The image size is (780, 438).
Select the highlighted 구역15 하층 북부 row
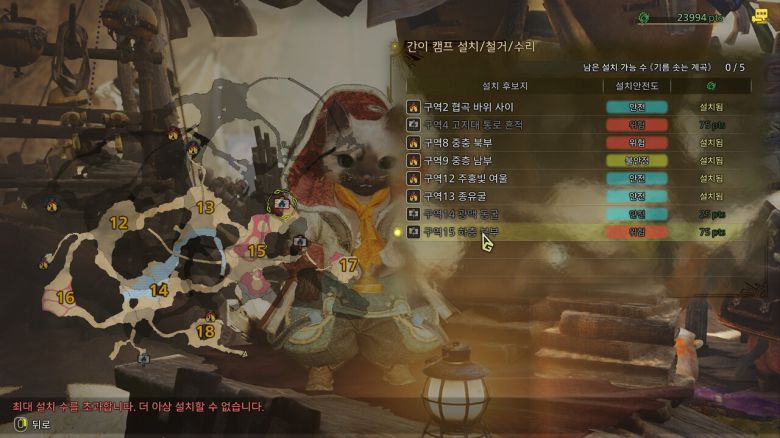(x=461, y=232)
